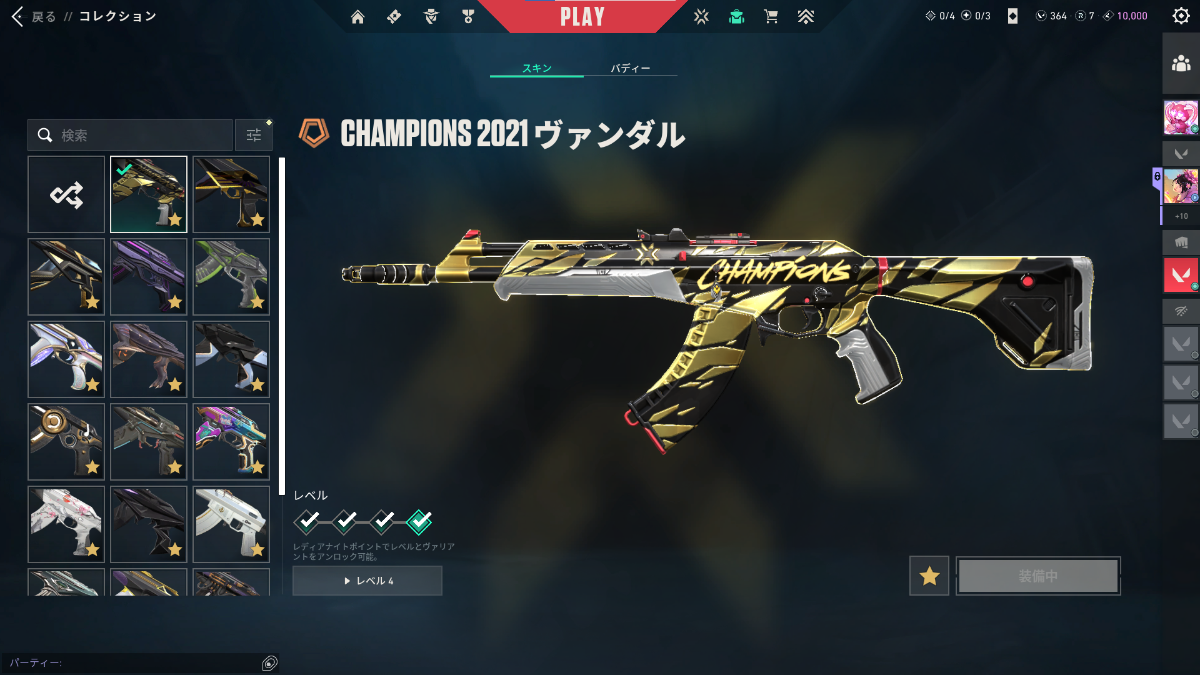Switch to the バディー tab
The width and height of the screenshot is (1200, 675).
point(630,68)
